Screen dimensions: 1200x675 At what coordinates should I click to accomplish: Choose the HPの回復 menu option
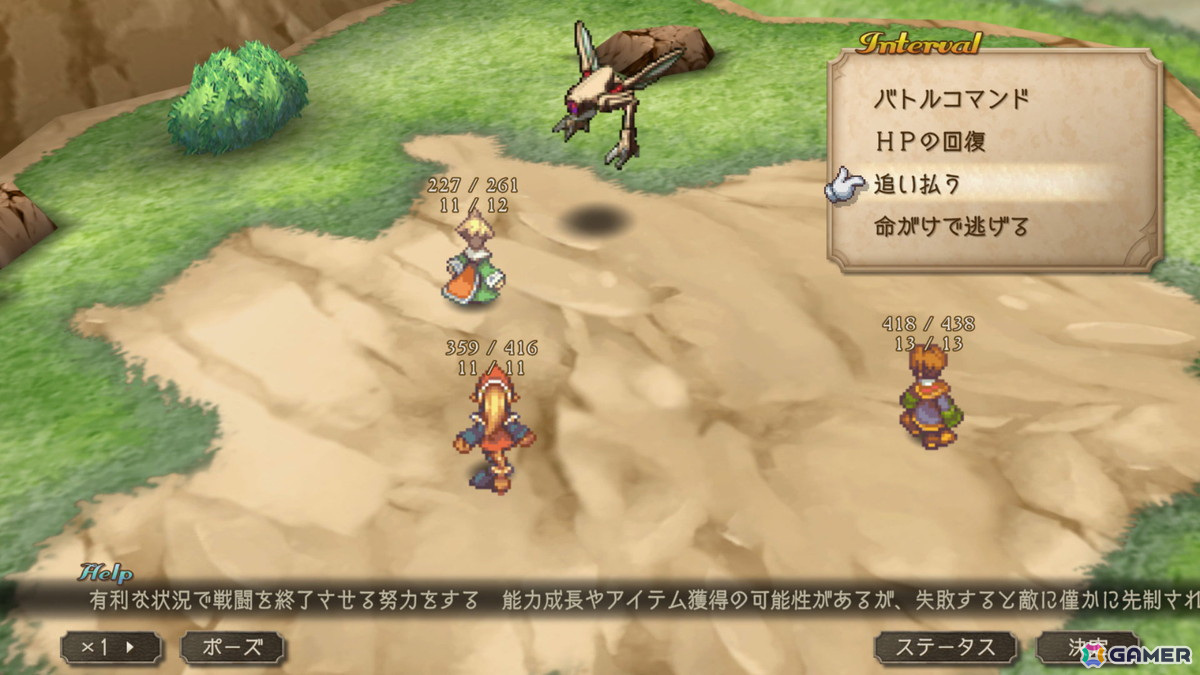(930, 141)
